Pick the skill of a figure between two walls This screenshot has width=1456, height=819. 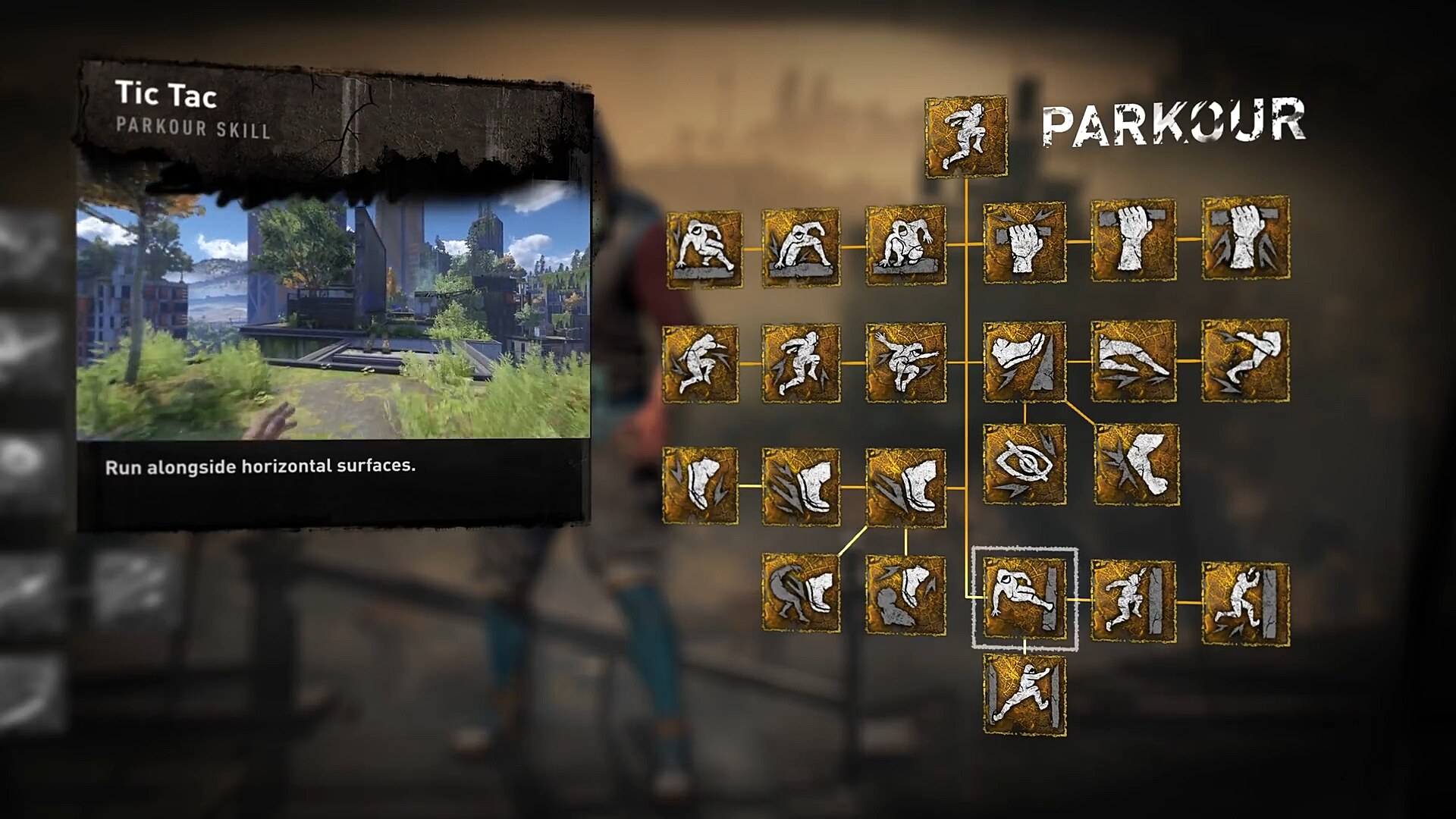pos(1025,695)
